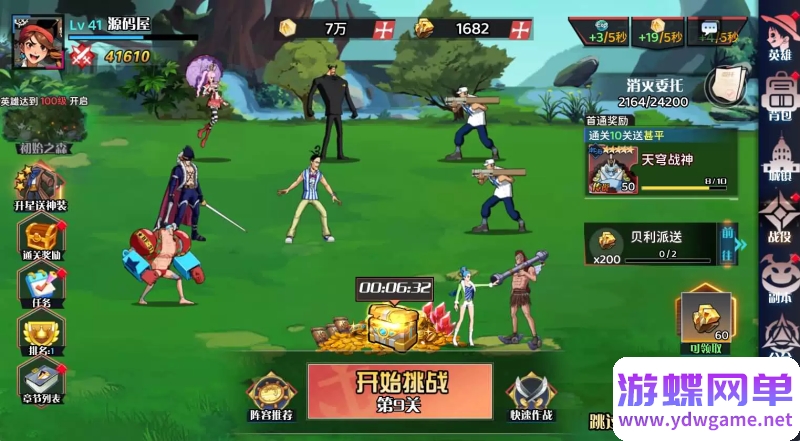
Task: Open the dungeon tab (副本)
Action: (779, 277)
